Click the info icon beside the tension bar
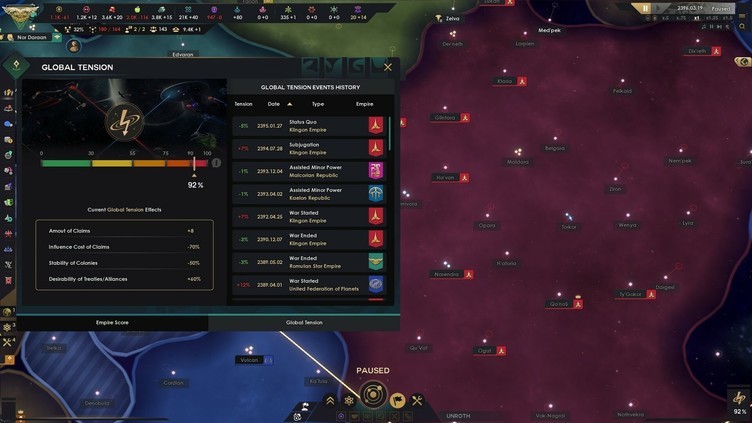 click(x=215, y=162)
